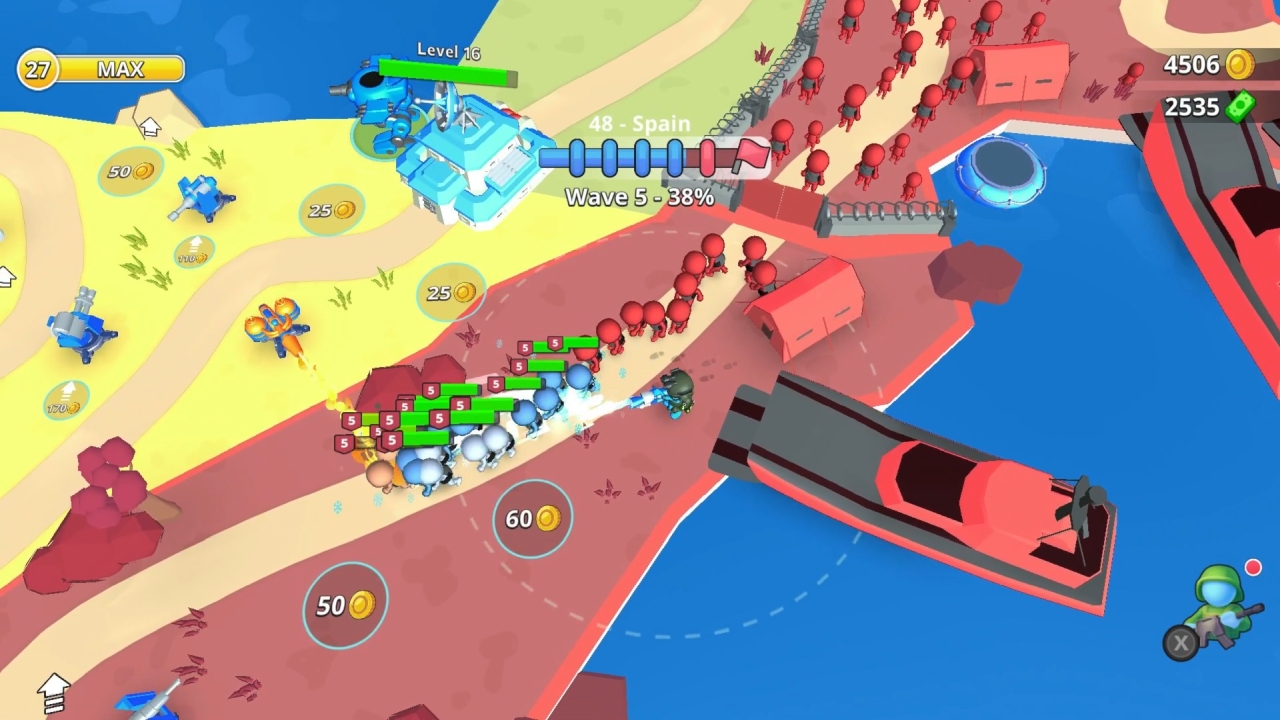Screen dimensions: 1280x720
Task: Tap the upgrade arrow at the bottom-left corner
Action: (52, 690)
